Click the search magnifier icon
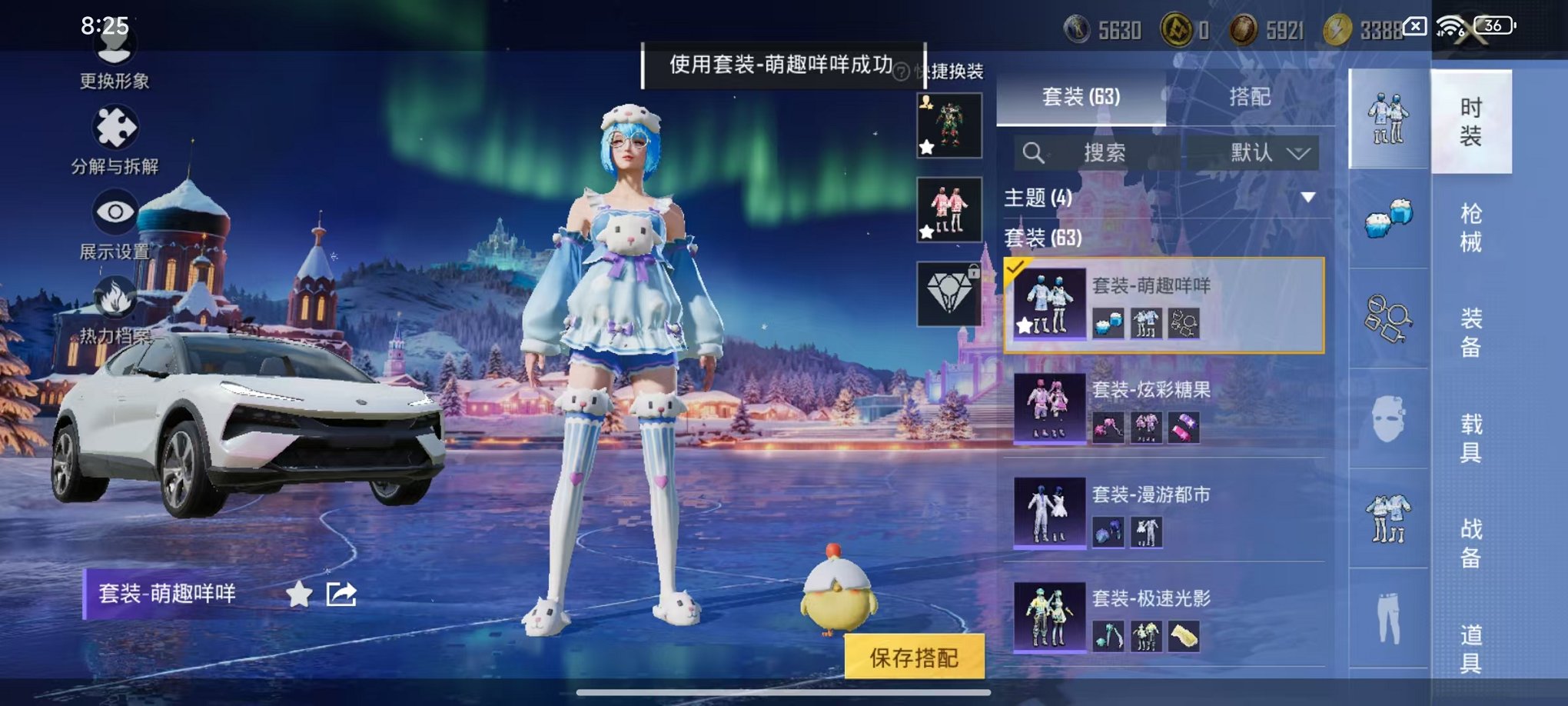 (1034, 154)
